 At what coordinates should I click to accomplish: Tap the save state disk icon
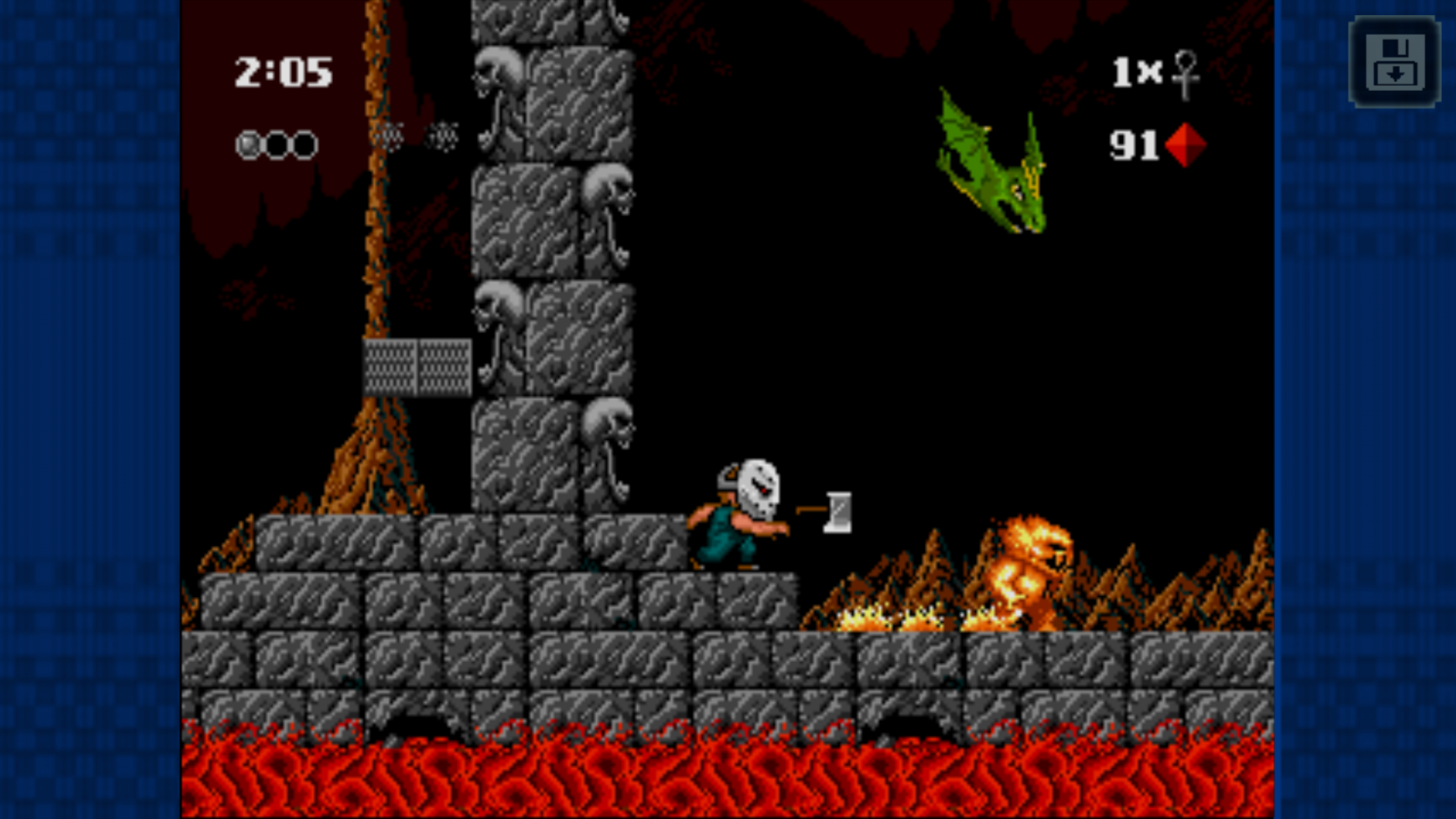coord(1394,62)
